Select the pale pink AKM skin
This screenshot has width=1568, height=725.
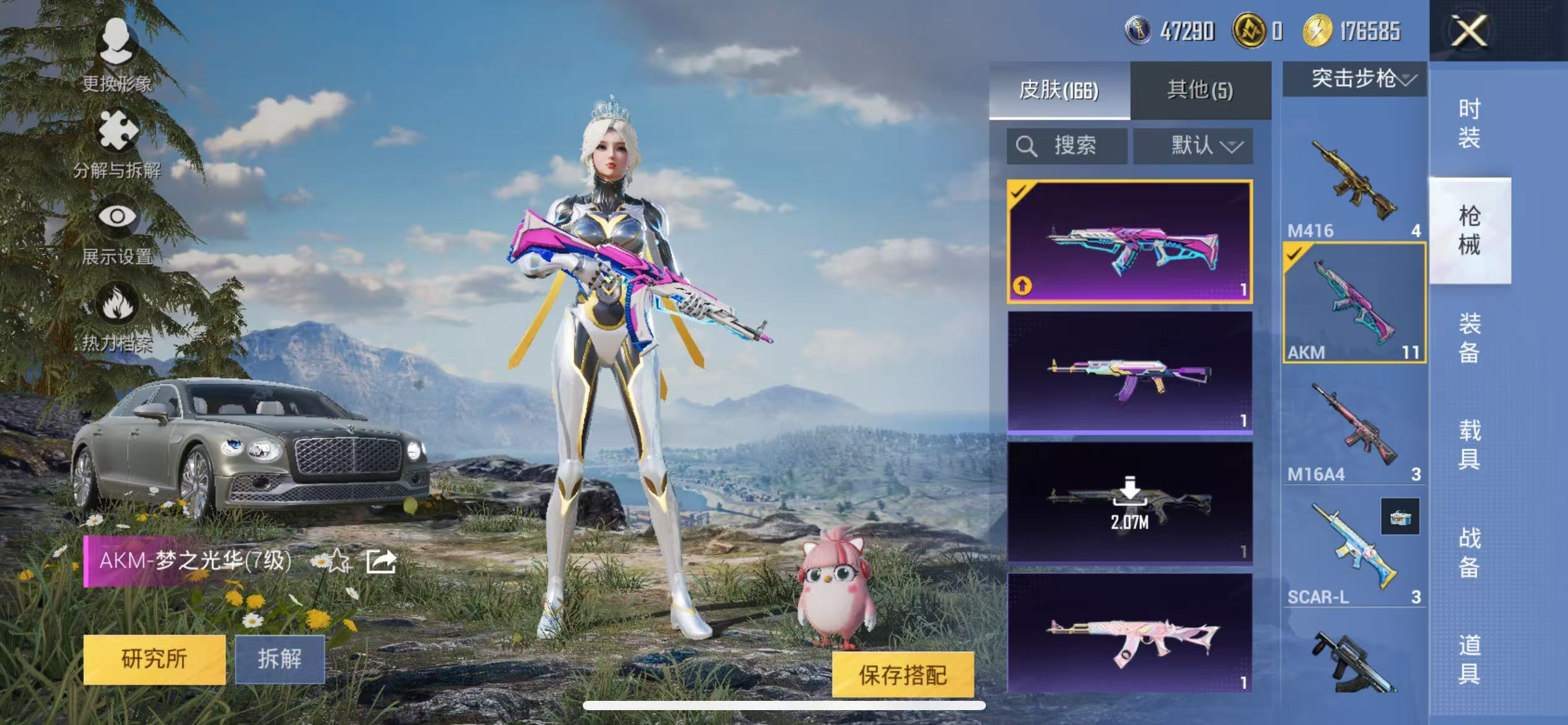click(x=1130, y=633)
